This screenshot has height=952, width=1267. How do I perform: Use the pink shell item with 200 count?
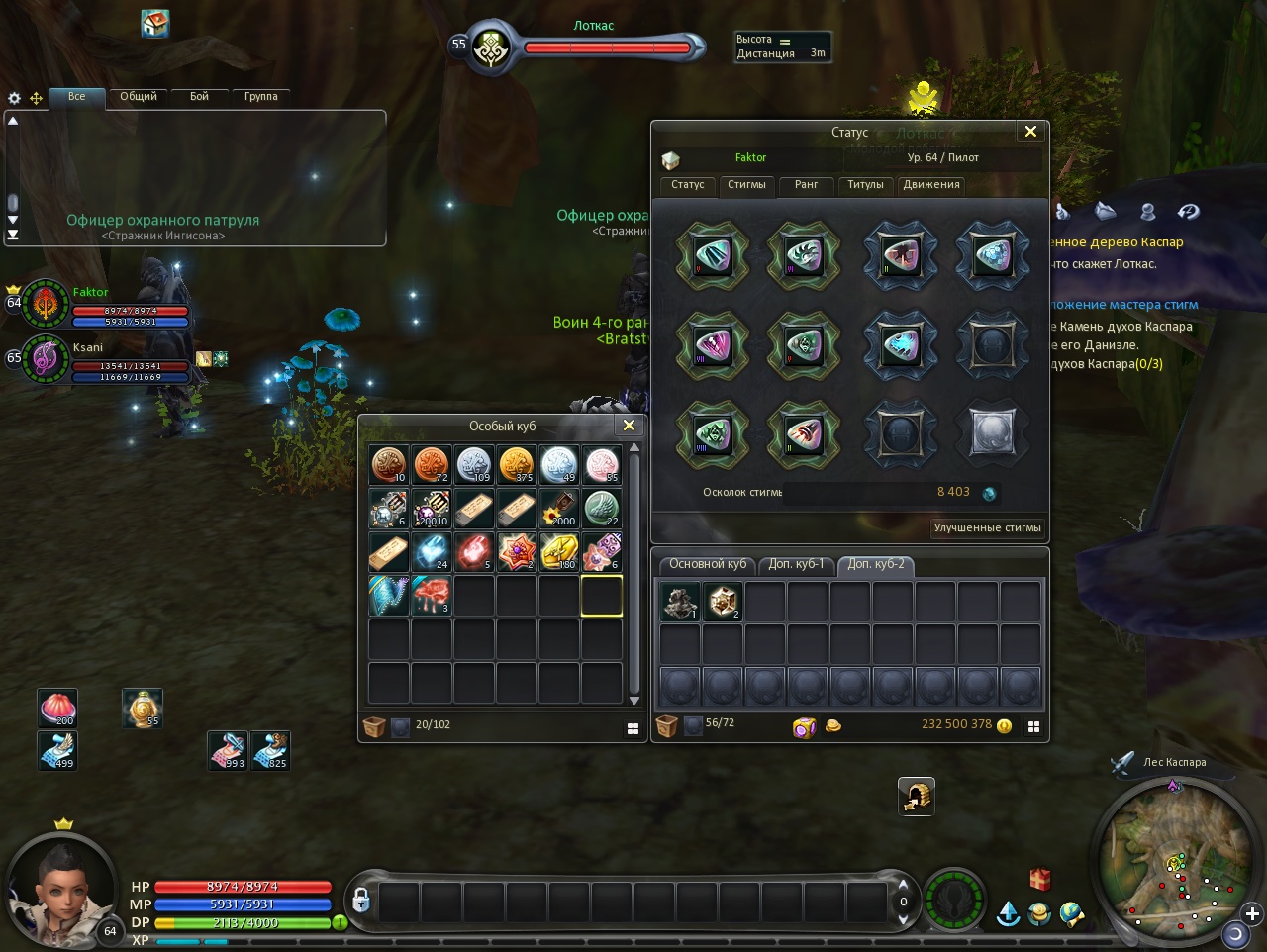pyautogui.click(x=57, y=708)
